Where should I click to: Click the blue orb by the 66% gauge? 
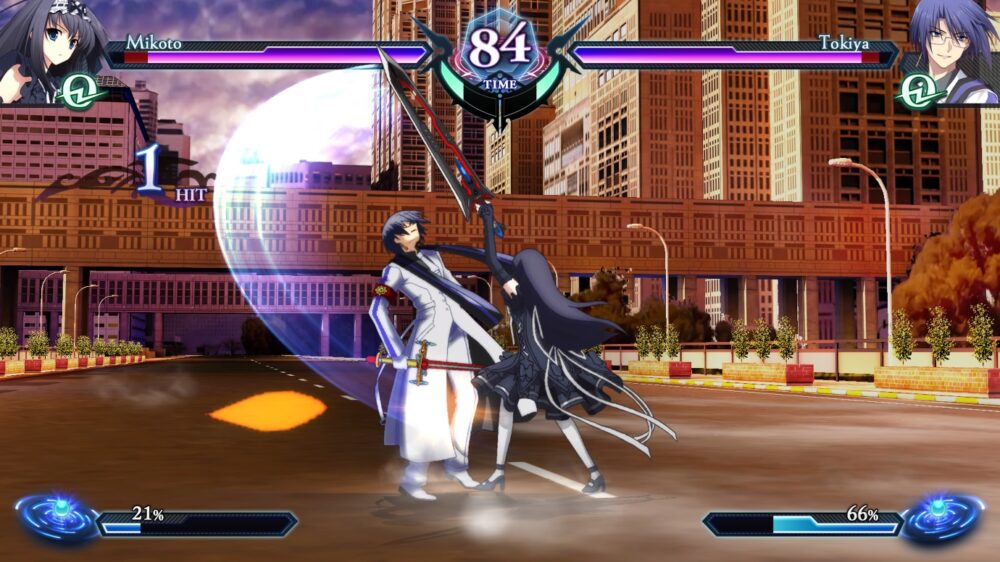click(x=941, y=515)
